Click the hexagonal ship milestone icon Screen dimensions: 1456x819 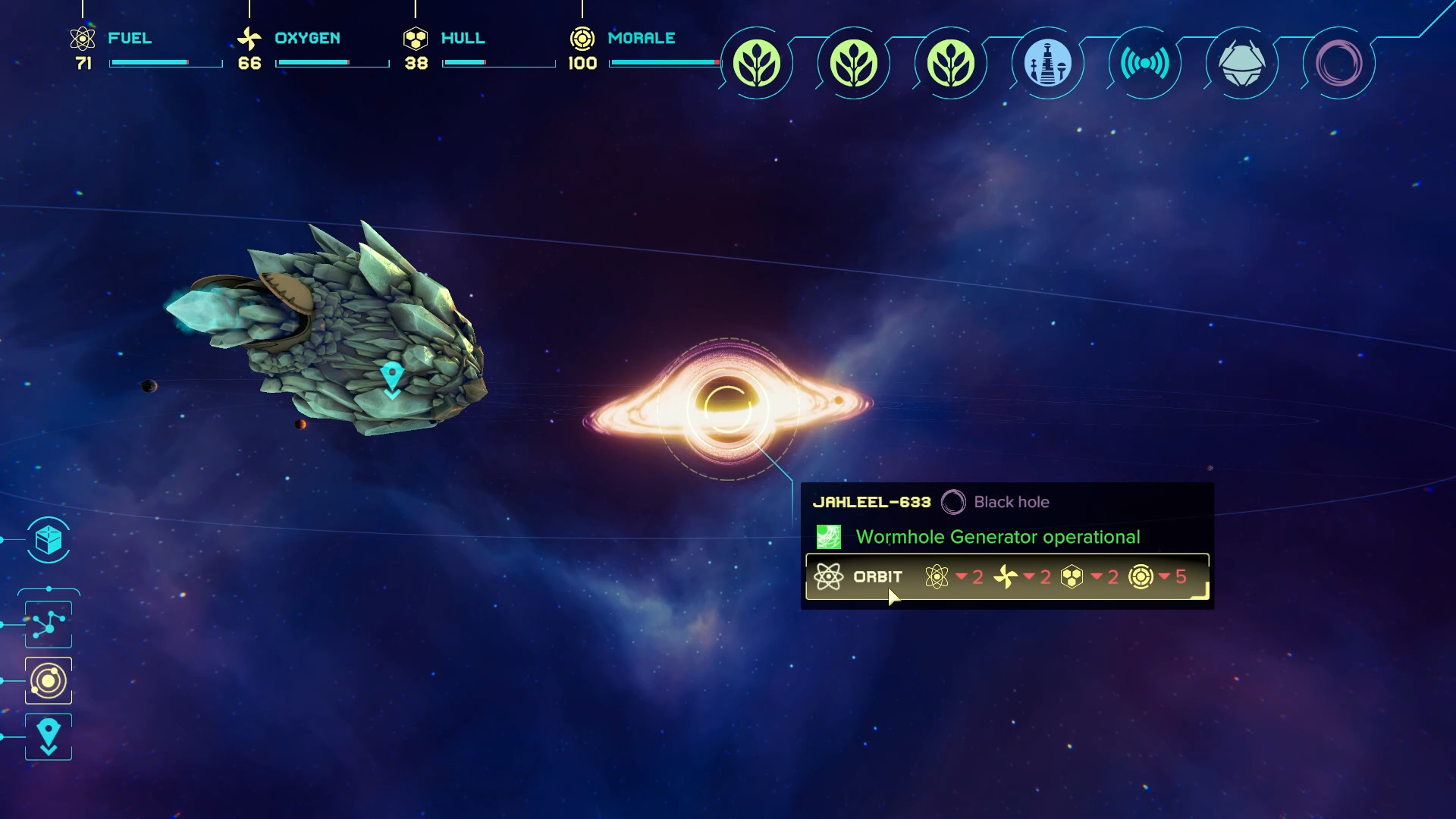[x=1241, y=64]
